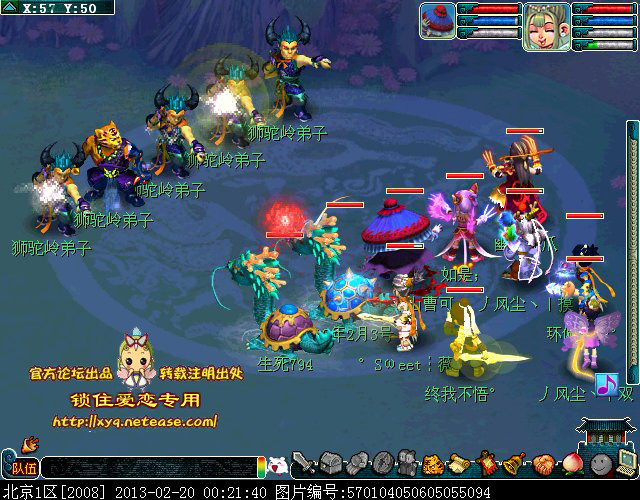The height and width of the screenshot is (500, 640).
Task: Click the green-haired character portrait
Action: point(546,26)
